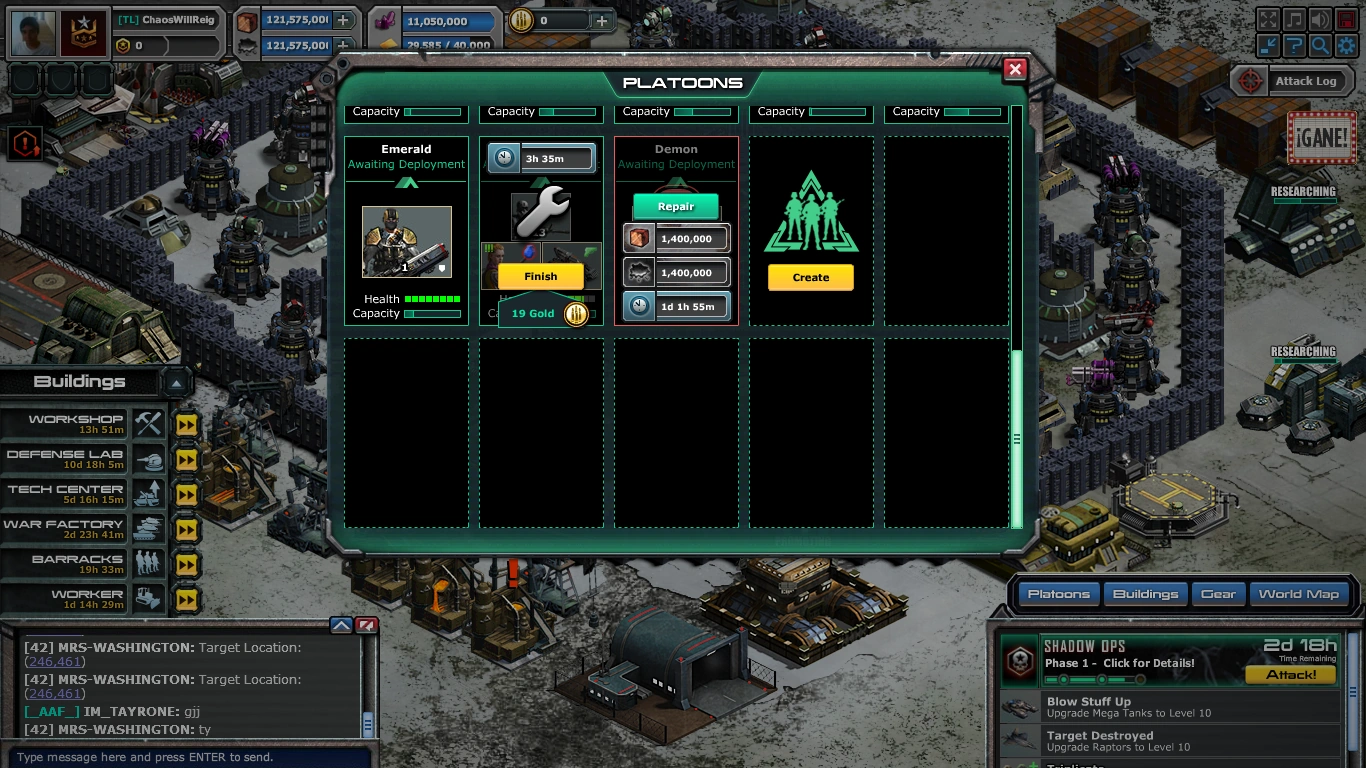
Task: Mute game audio via the speaker icon
Action: pos(1320,19)
